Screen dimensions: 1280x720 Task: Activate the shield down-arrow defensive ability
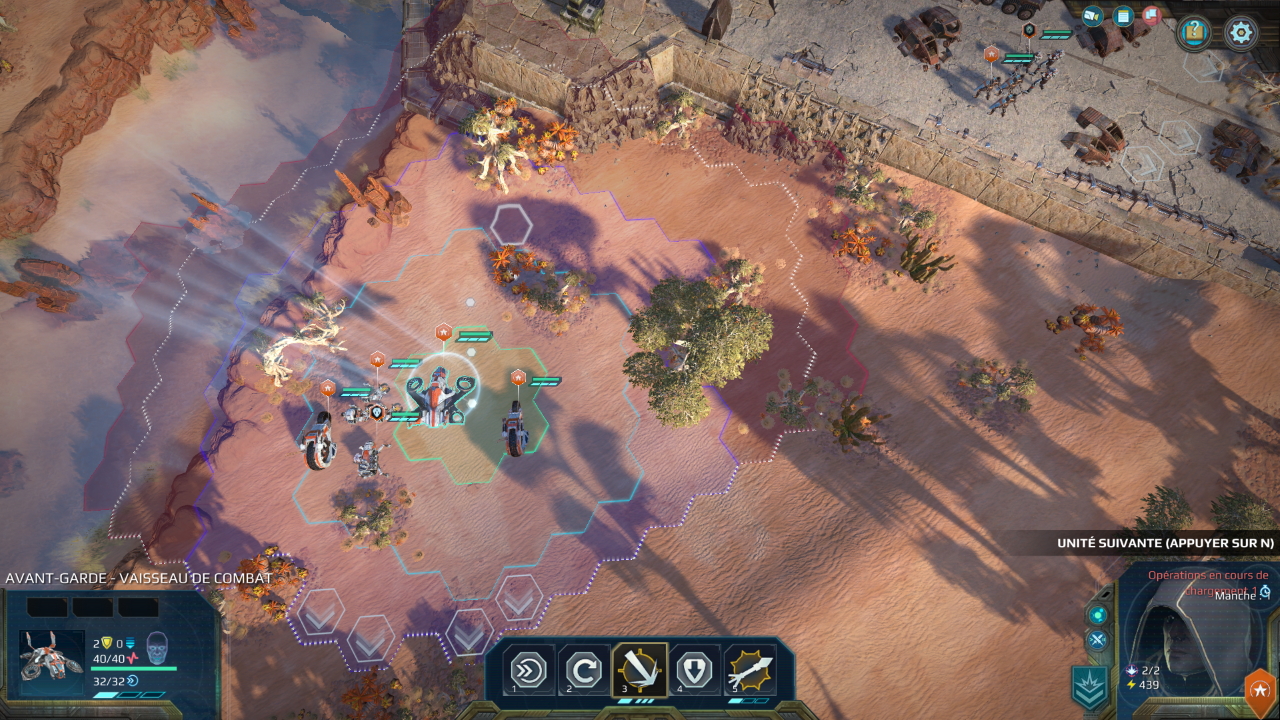click(x=694, y=669)
